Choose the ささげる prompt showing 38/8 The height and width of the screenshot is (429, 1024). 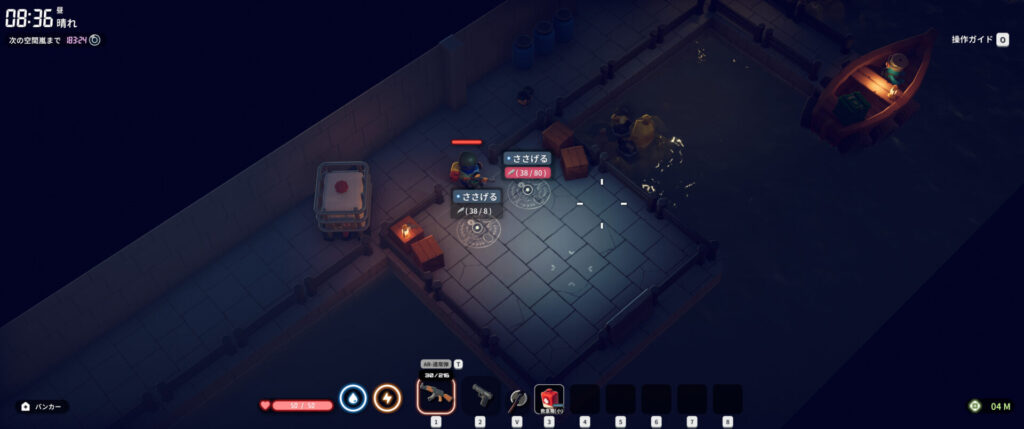coord(476,197)
